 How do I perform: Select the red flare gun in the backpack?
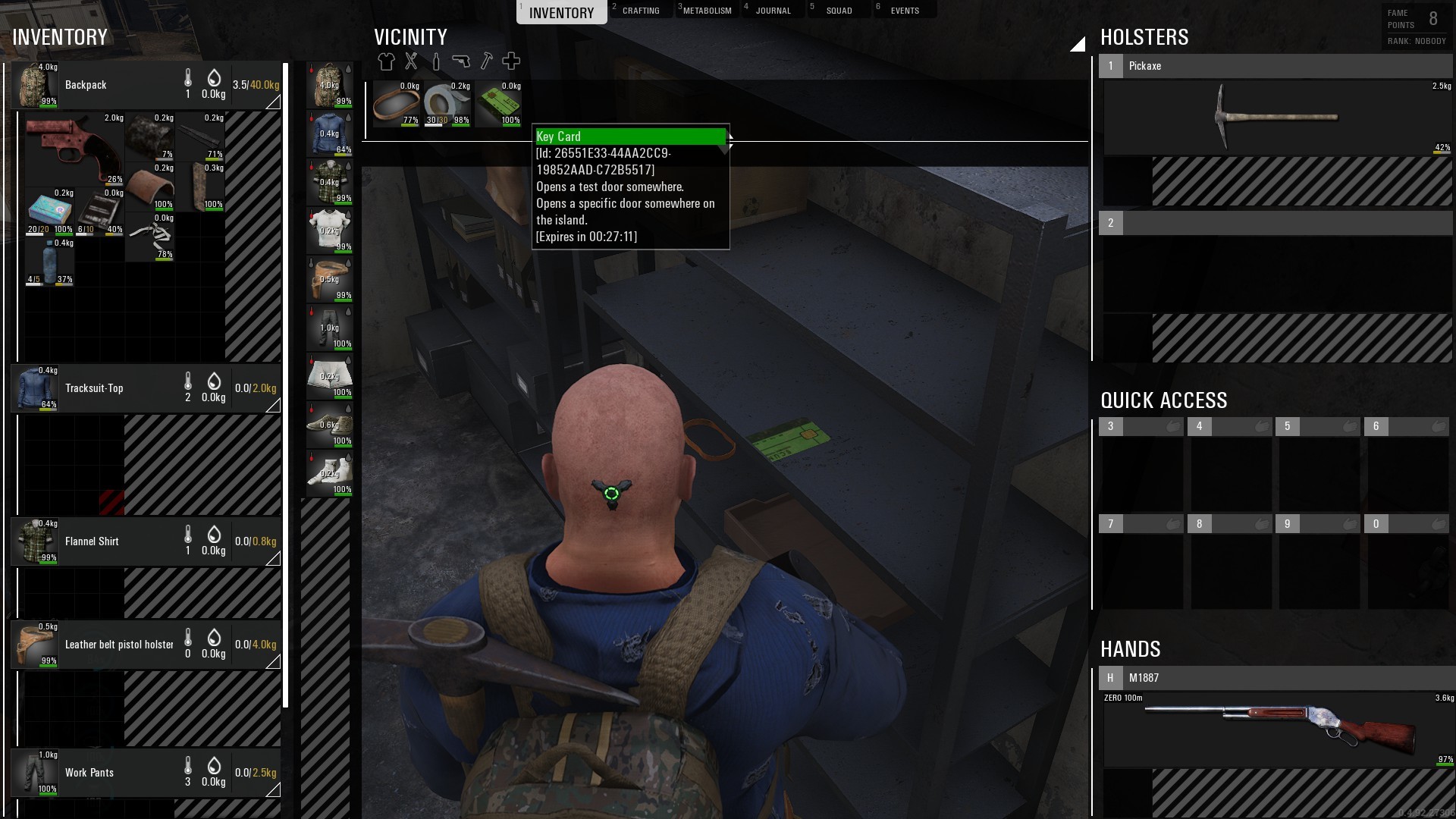pyautogui.click(x=73, y=148)
